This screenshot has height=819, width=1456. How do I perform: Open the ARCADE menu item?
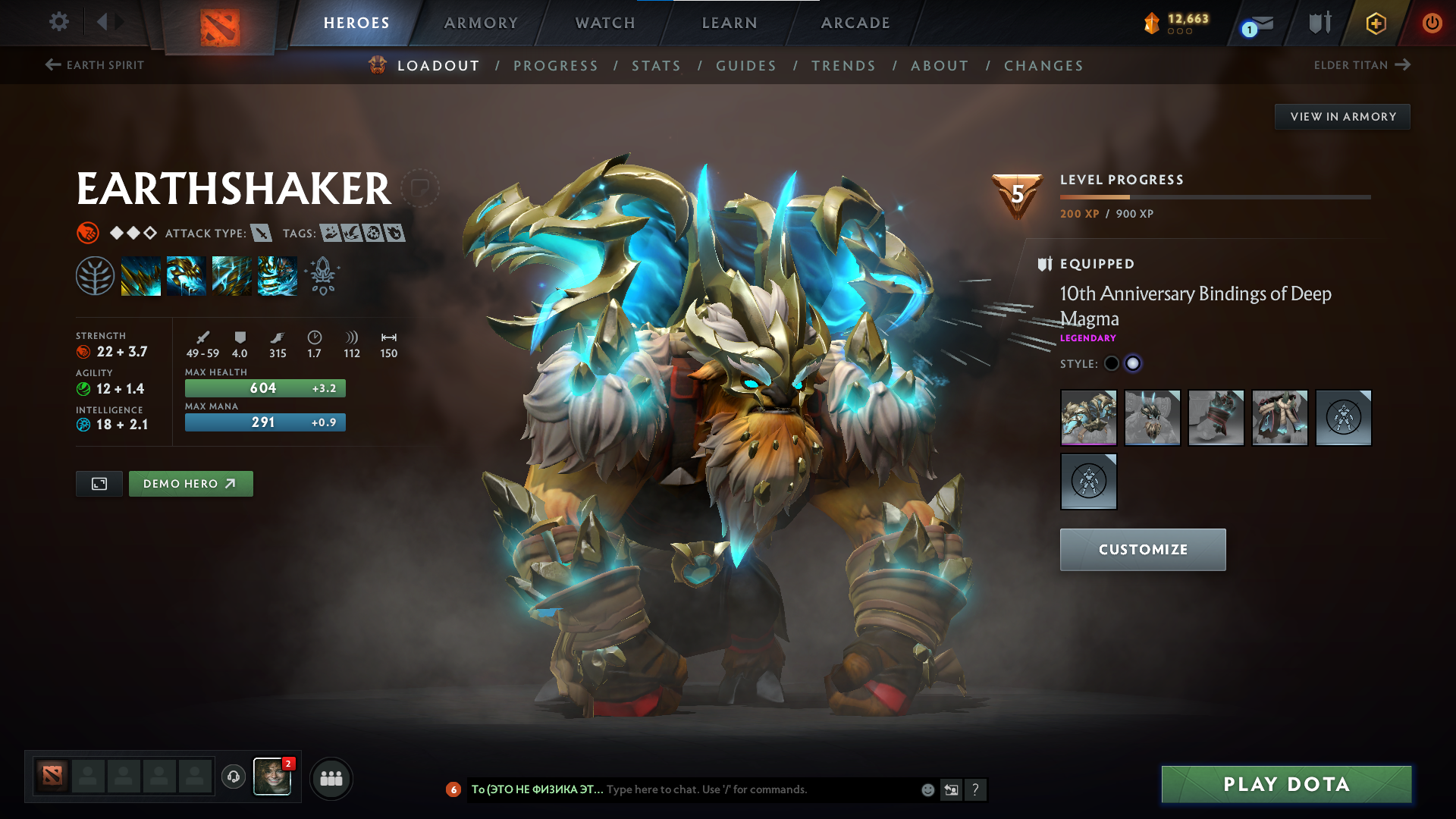[x=855, y=23]
